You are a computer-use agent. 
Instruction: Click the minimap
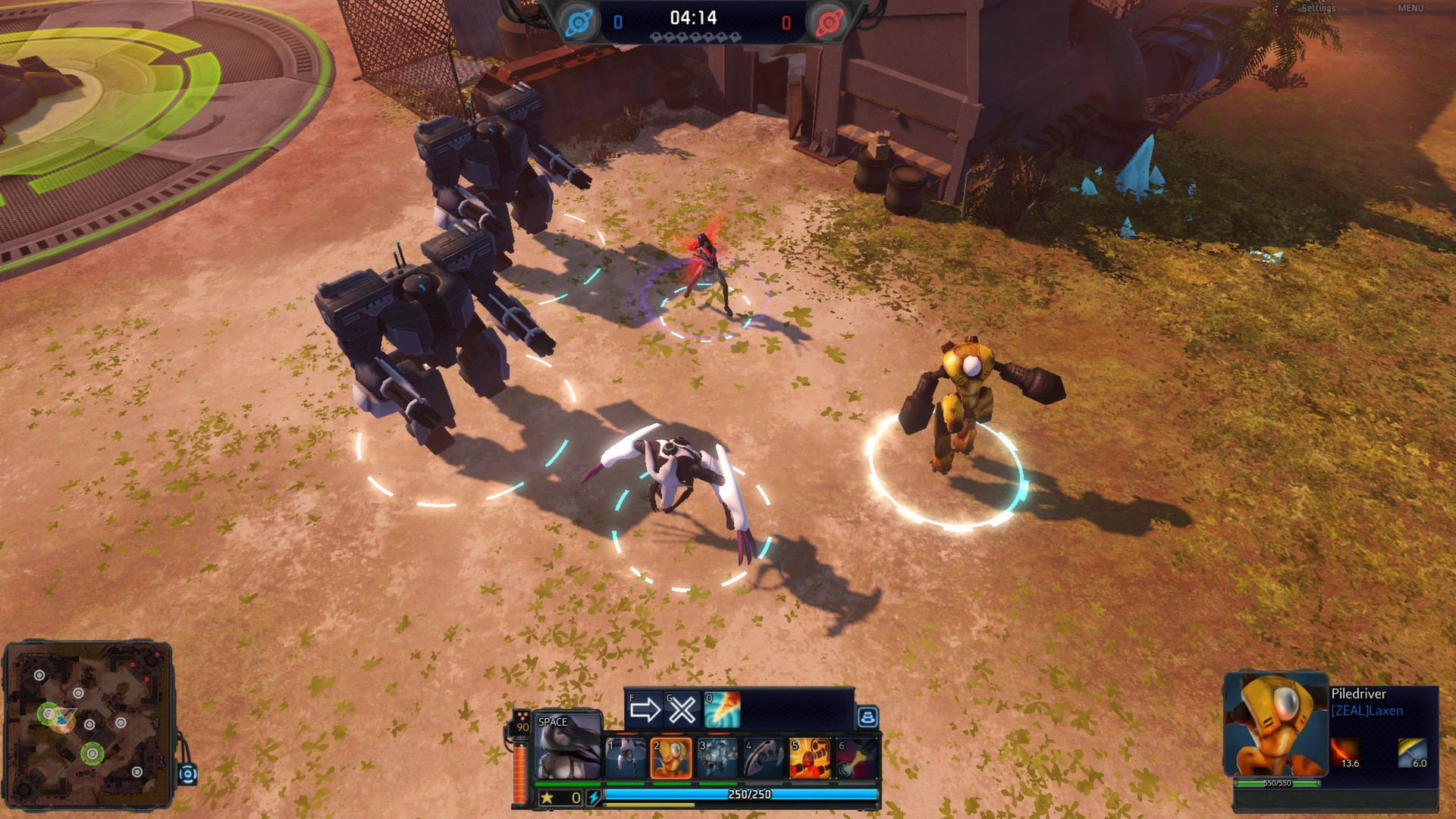coord(87,724)
